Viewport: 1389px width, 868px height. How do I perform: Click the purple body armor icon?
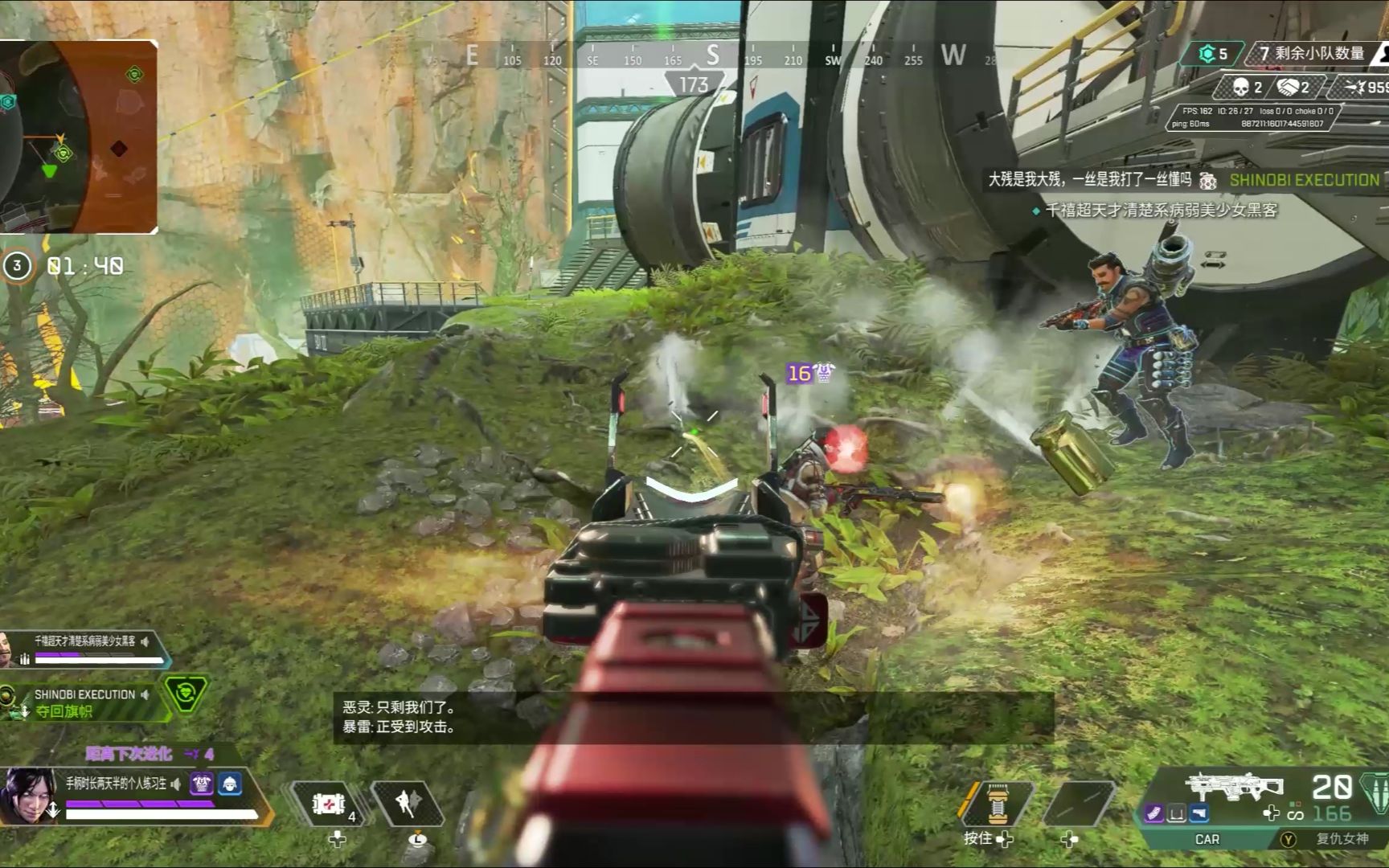tap(202, 784)
